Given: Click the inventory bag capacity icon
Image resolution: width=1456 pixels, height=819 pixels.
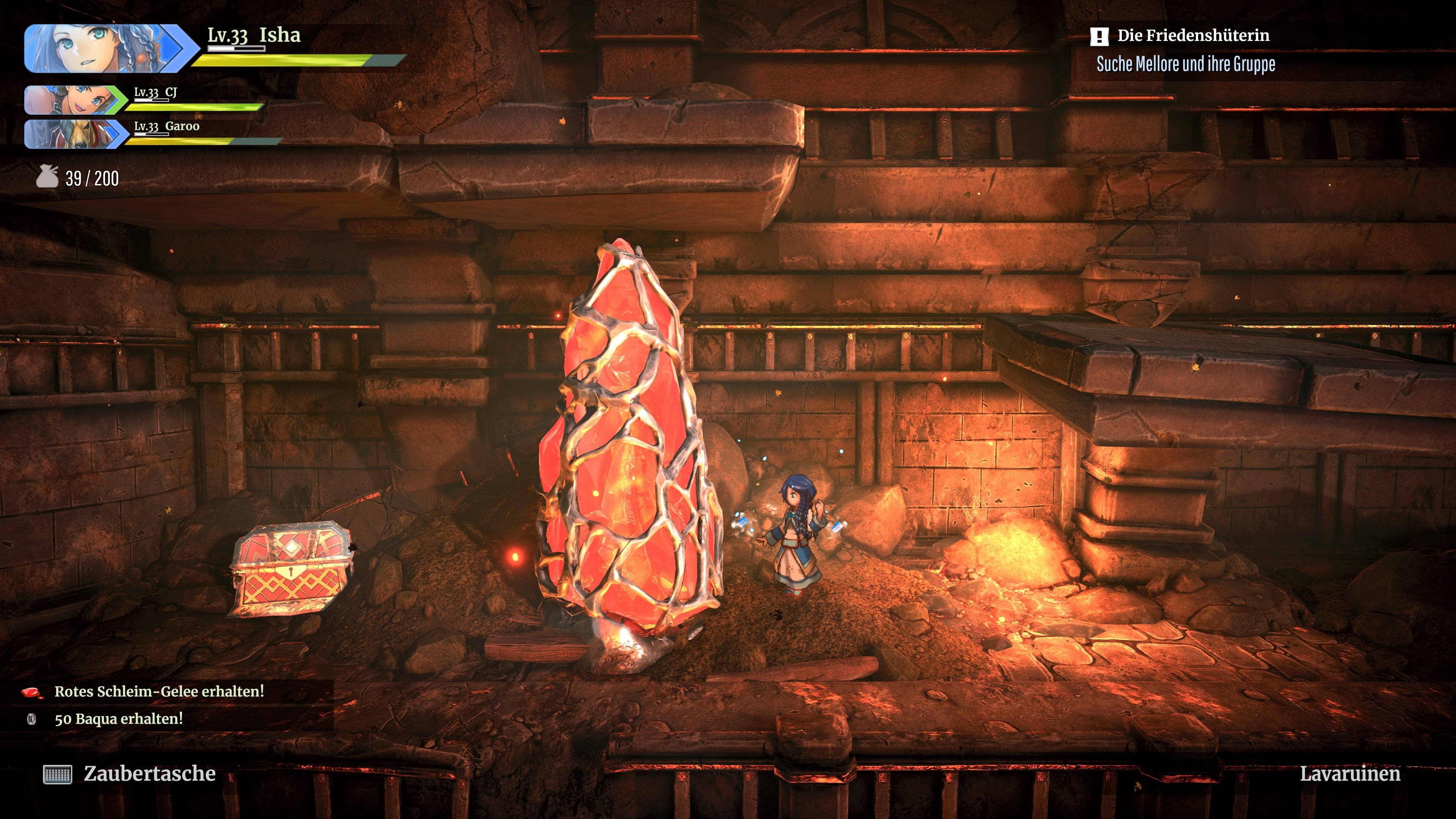Looking at the screenshot, I should (x=47, y=177).
